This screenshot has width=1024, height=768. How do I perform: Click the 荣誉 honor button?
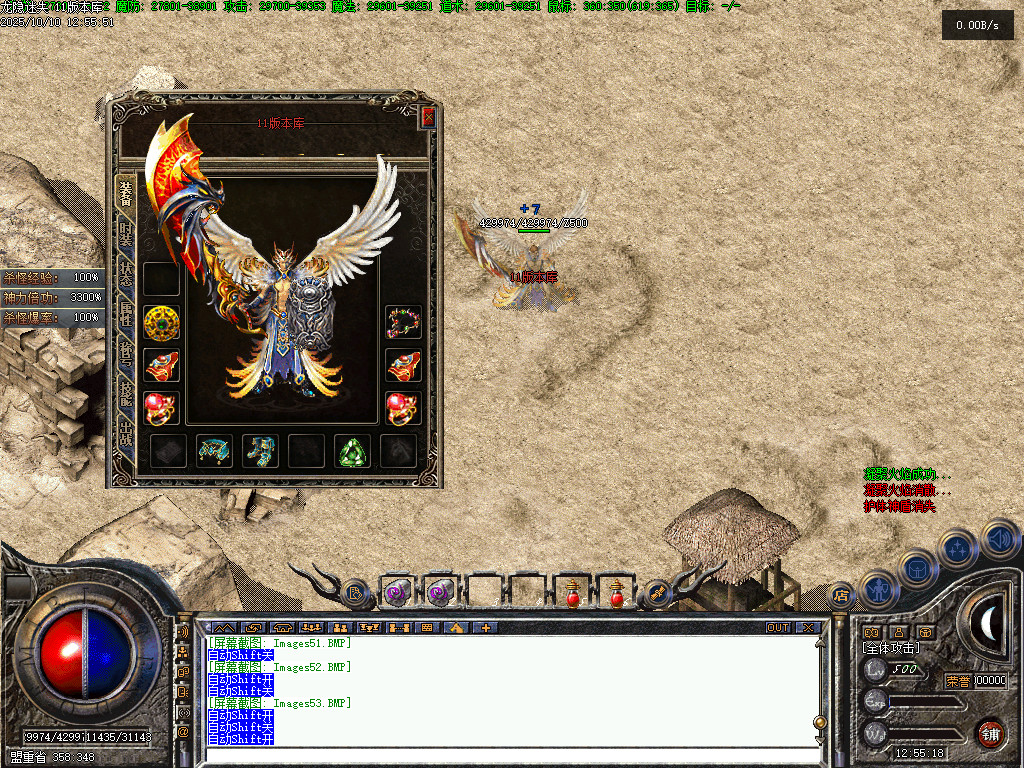(958, 681)
